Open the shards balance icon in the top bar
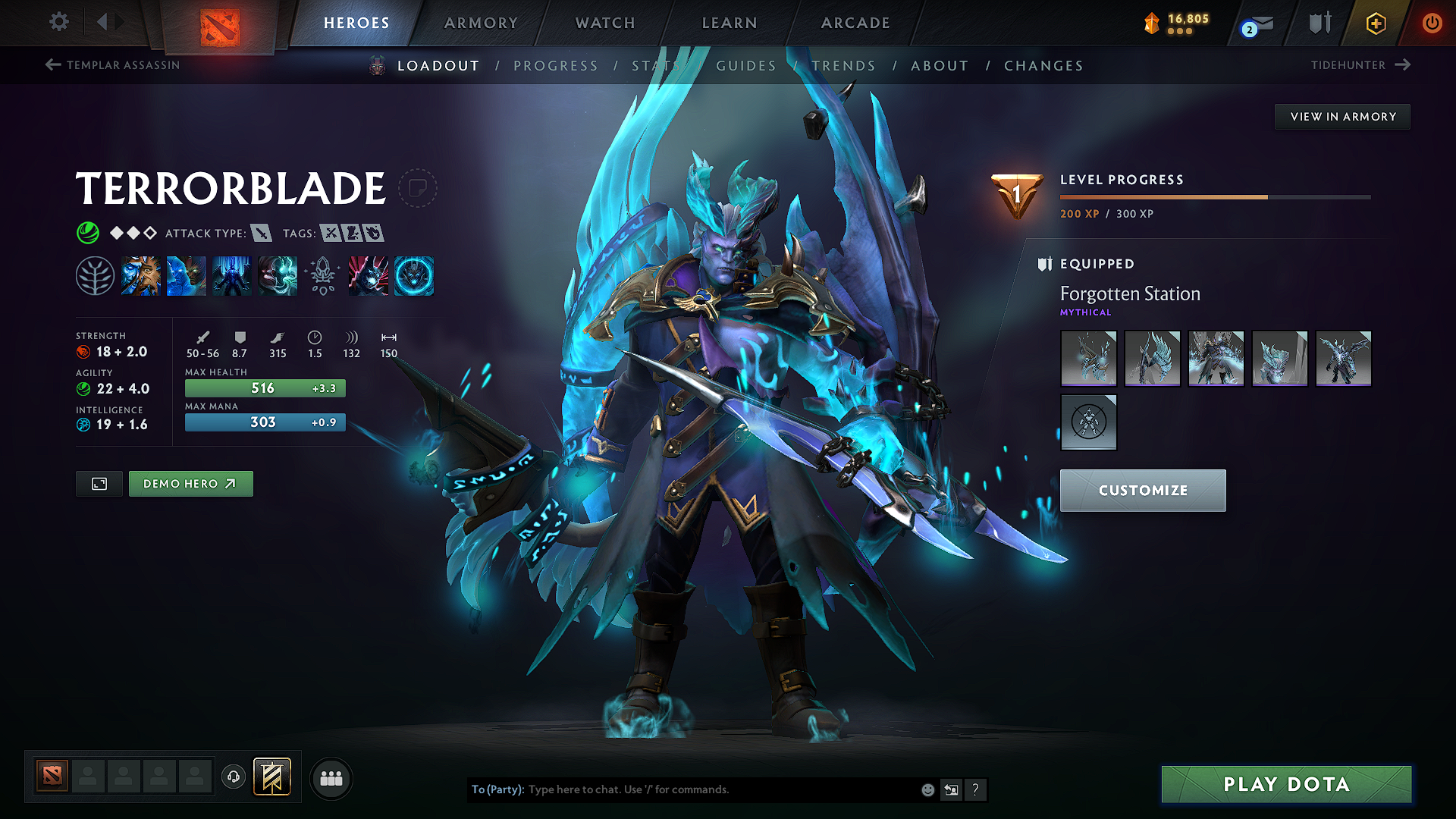Screen dimensions: 1456x819 tap(1150, 23)
